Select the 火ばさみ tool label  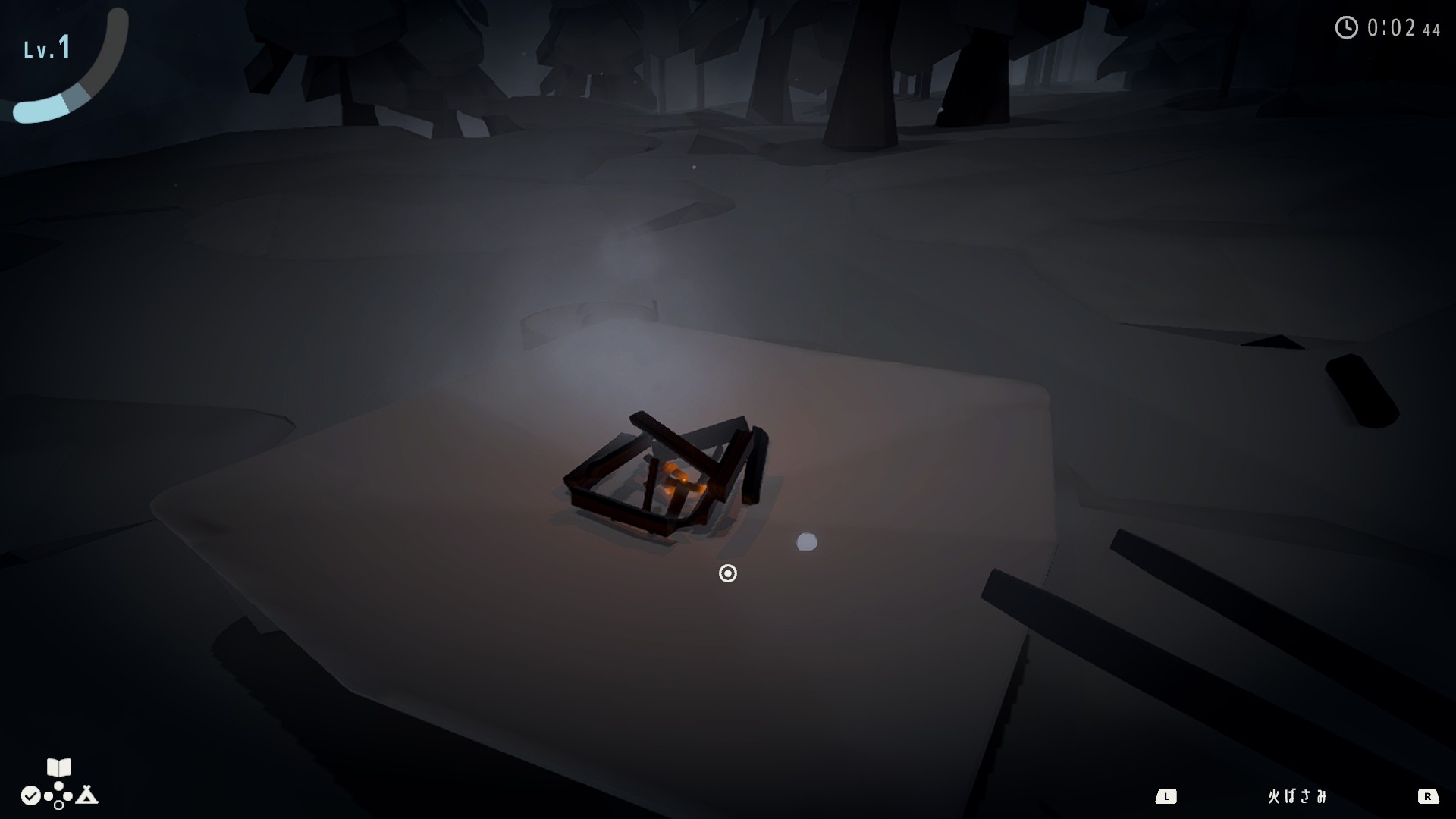tap(1298, 796)
